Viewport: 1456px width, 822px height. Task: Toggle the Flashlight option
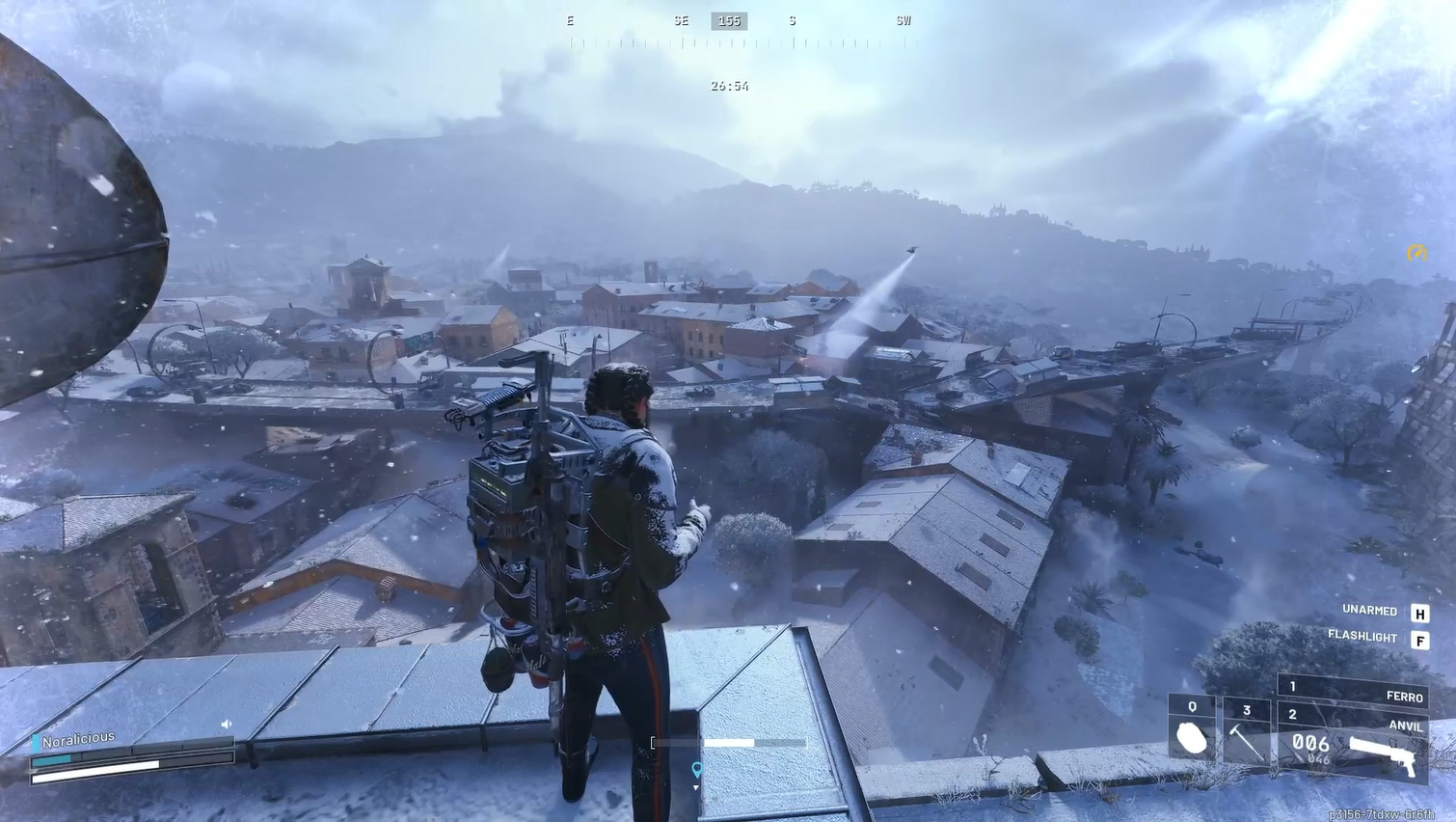tap(1364, 637)
